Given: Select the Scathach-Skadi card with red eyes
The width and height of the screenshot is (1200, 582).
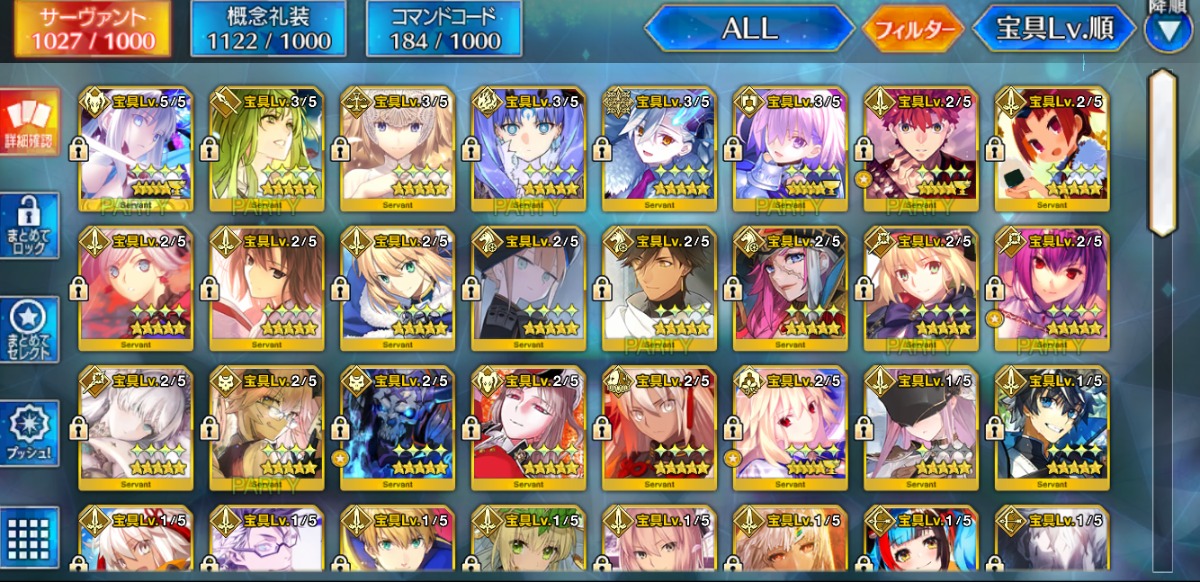Looking at the screenshot, I should (1052, 287).
